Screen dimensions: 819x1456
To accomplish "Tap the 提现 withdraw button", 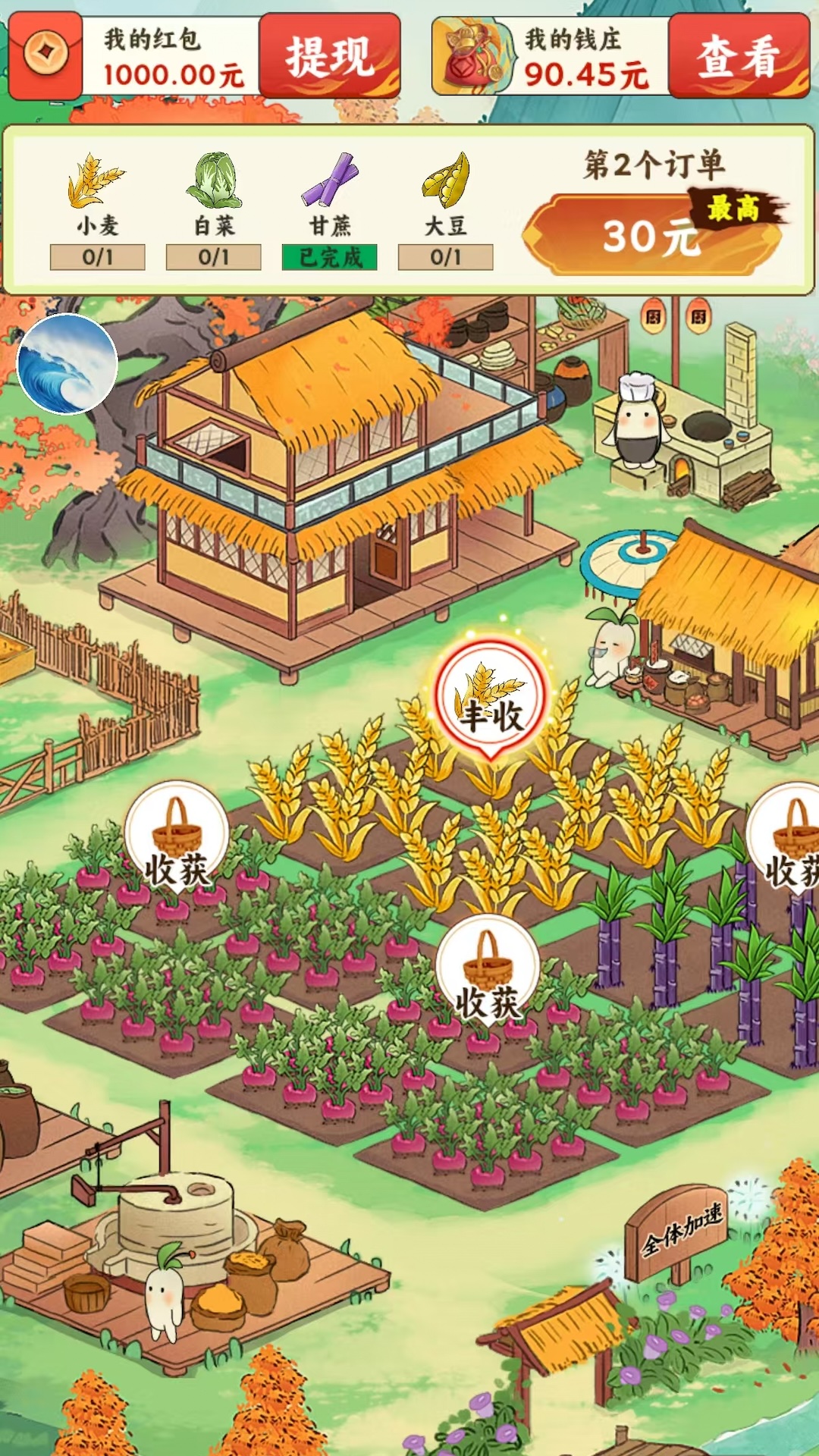I will 330,55.
